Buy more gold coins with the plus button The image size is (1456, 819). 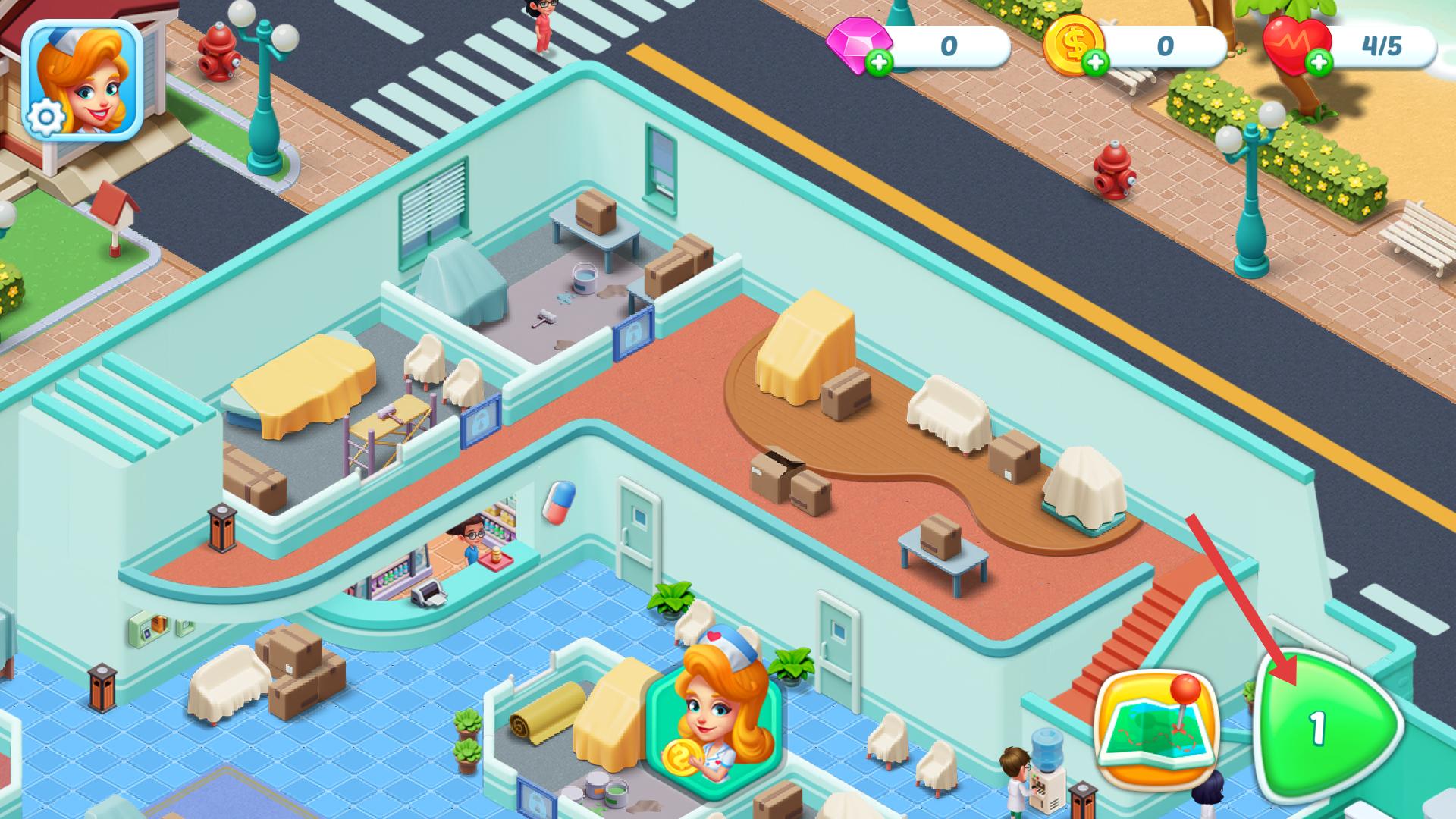point(1095,64)
